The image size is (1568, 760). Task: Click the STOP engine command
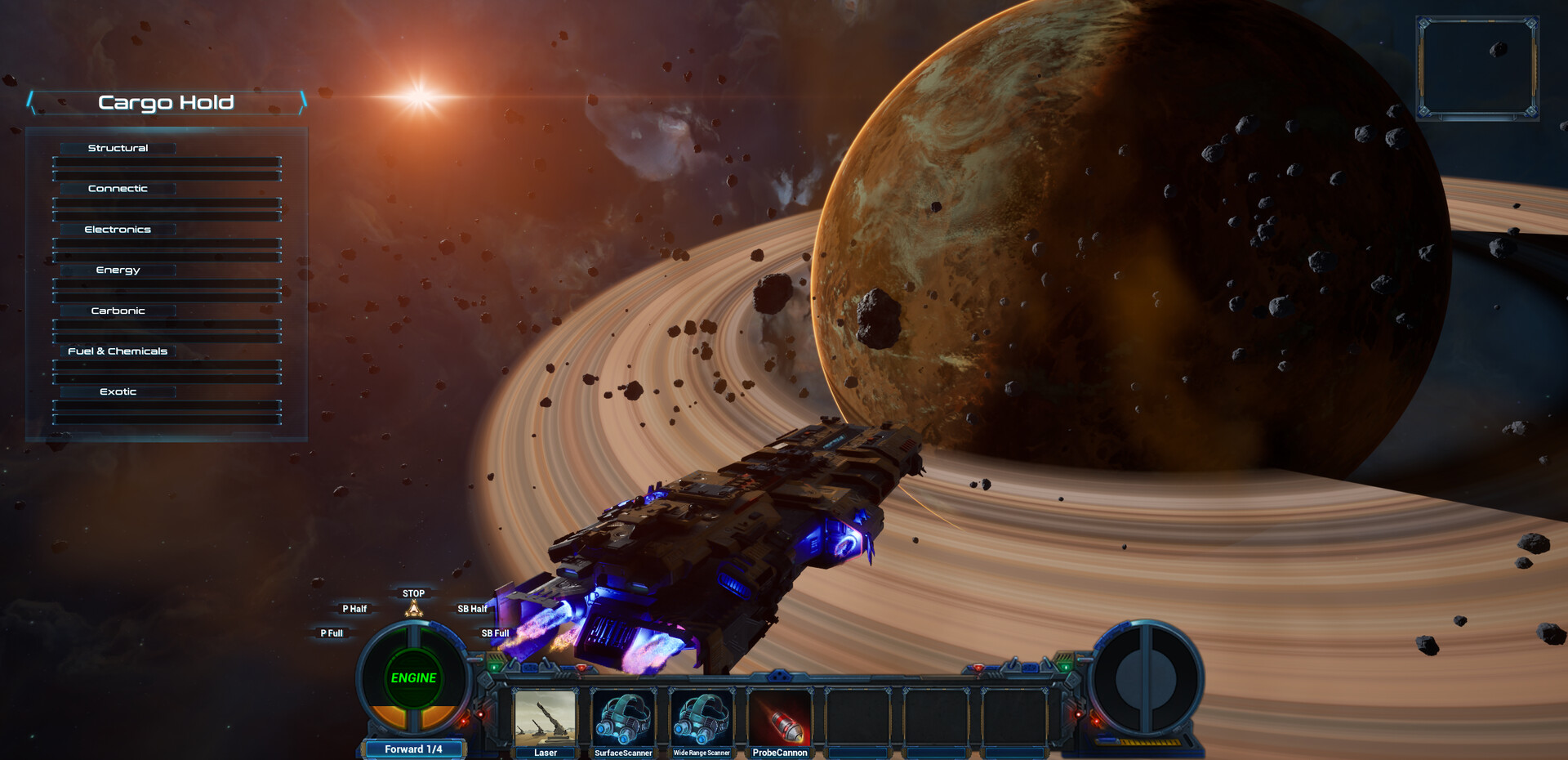[413, 594]
